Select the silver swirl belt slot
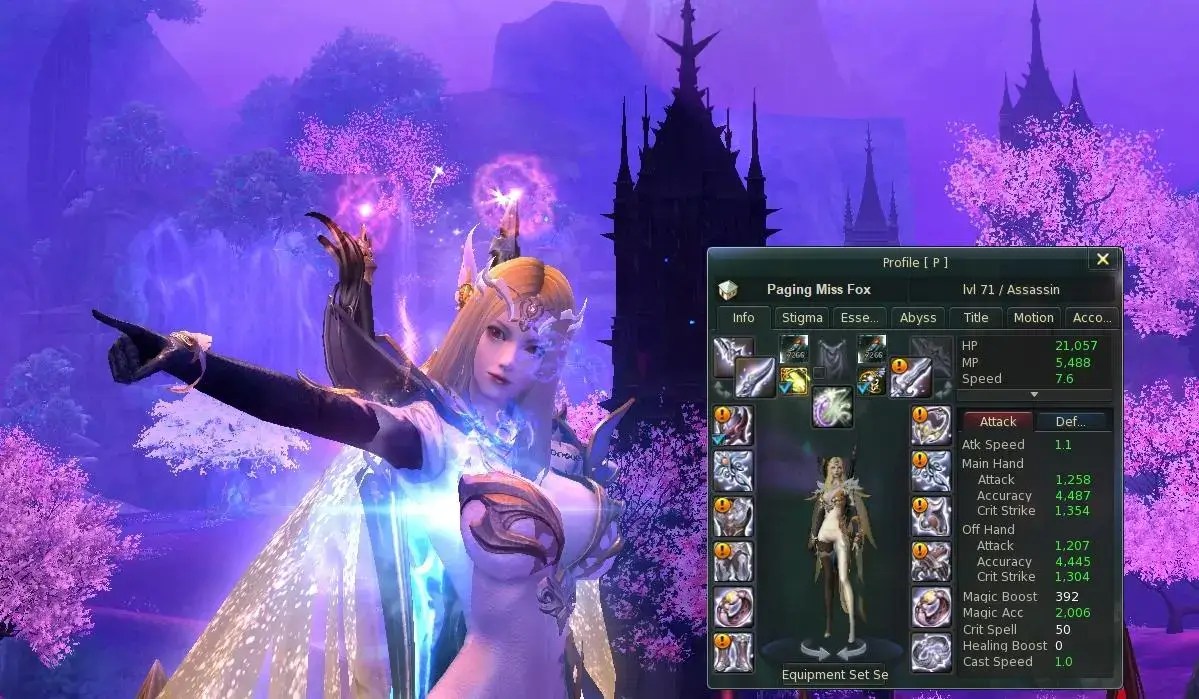The height and width of the screenshot is (699, 1199). [x=931, y=652]
